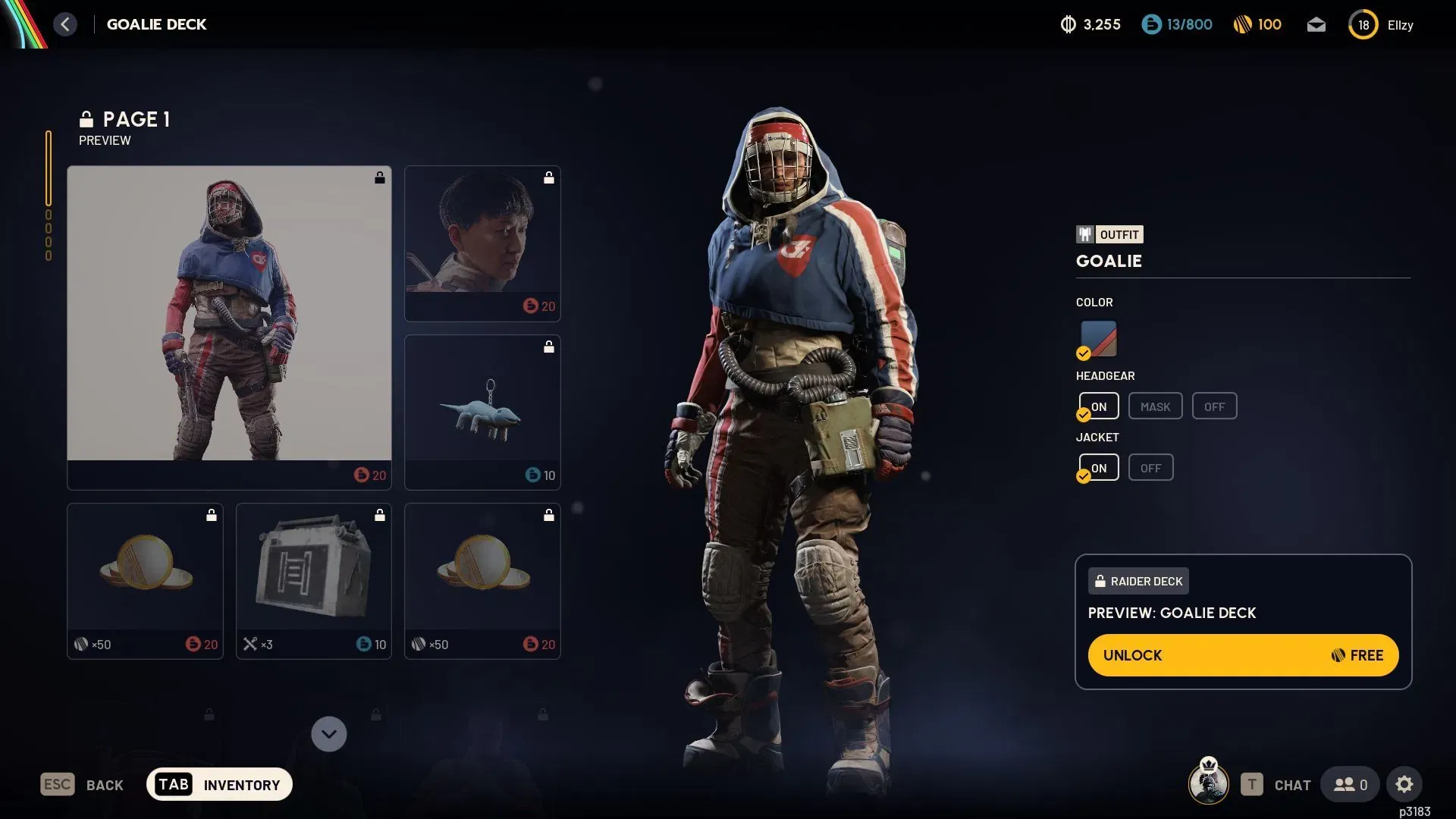
Task: Set jacket to On
Action: click(1099, 468)
